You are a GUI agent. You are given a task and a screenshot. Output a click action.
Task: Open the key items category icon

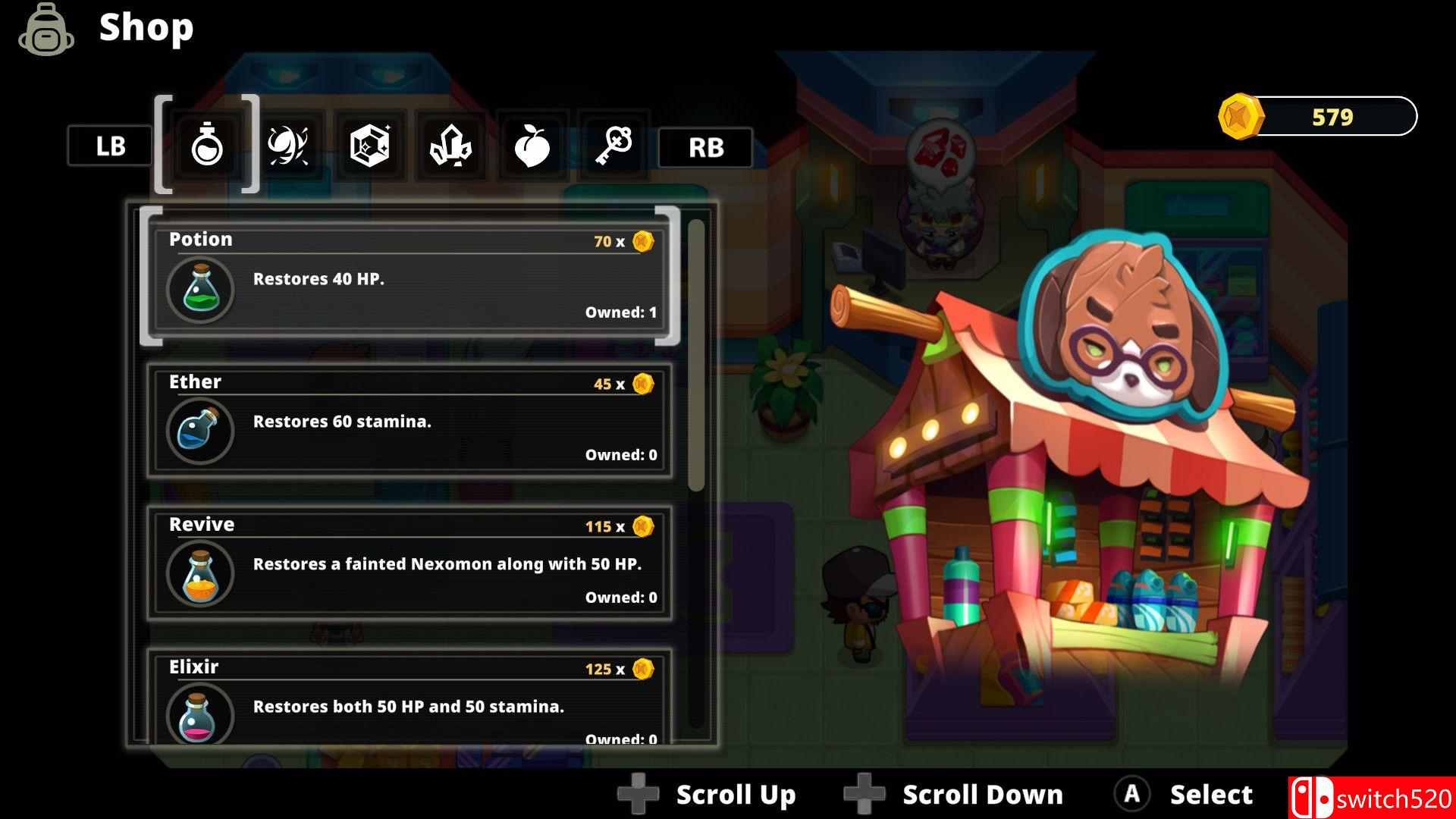(613, 146)
